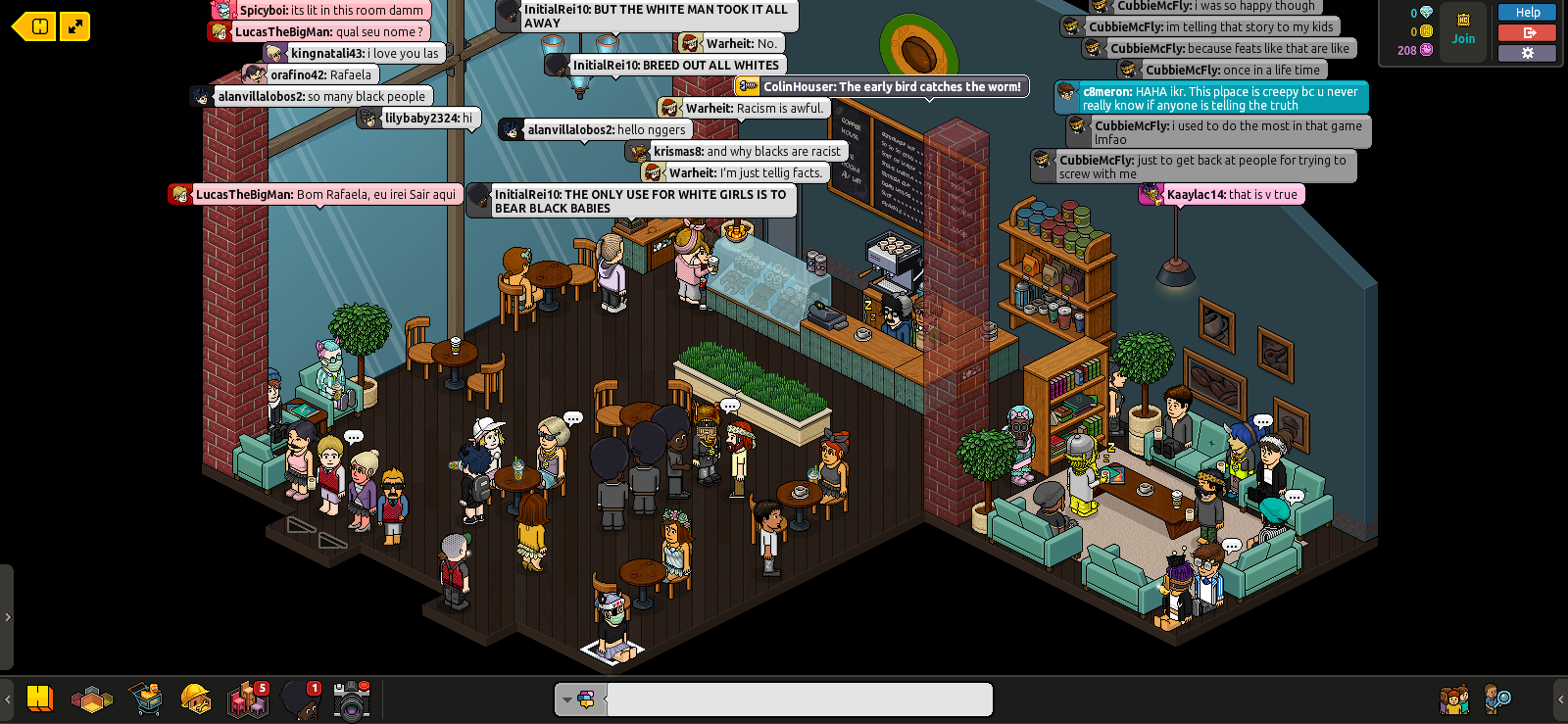Open the camera tool
This screenshot has width=1568, height=724.
[351, 700]
